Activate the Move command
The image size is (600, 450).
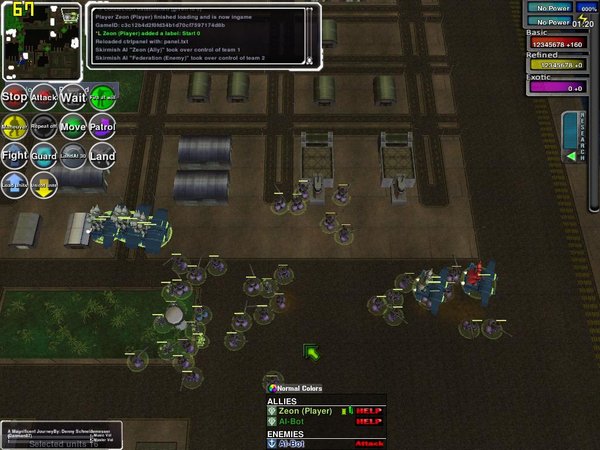(73, 127)
